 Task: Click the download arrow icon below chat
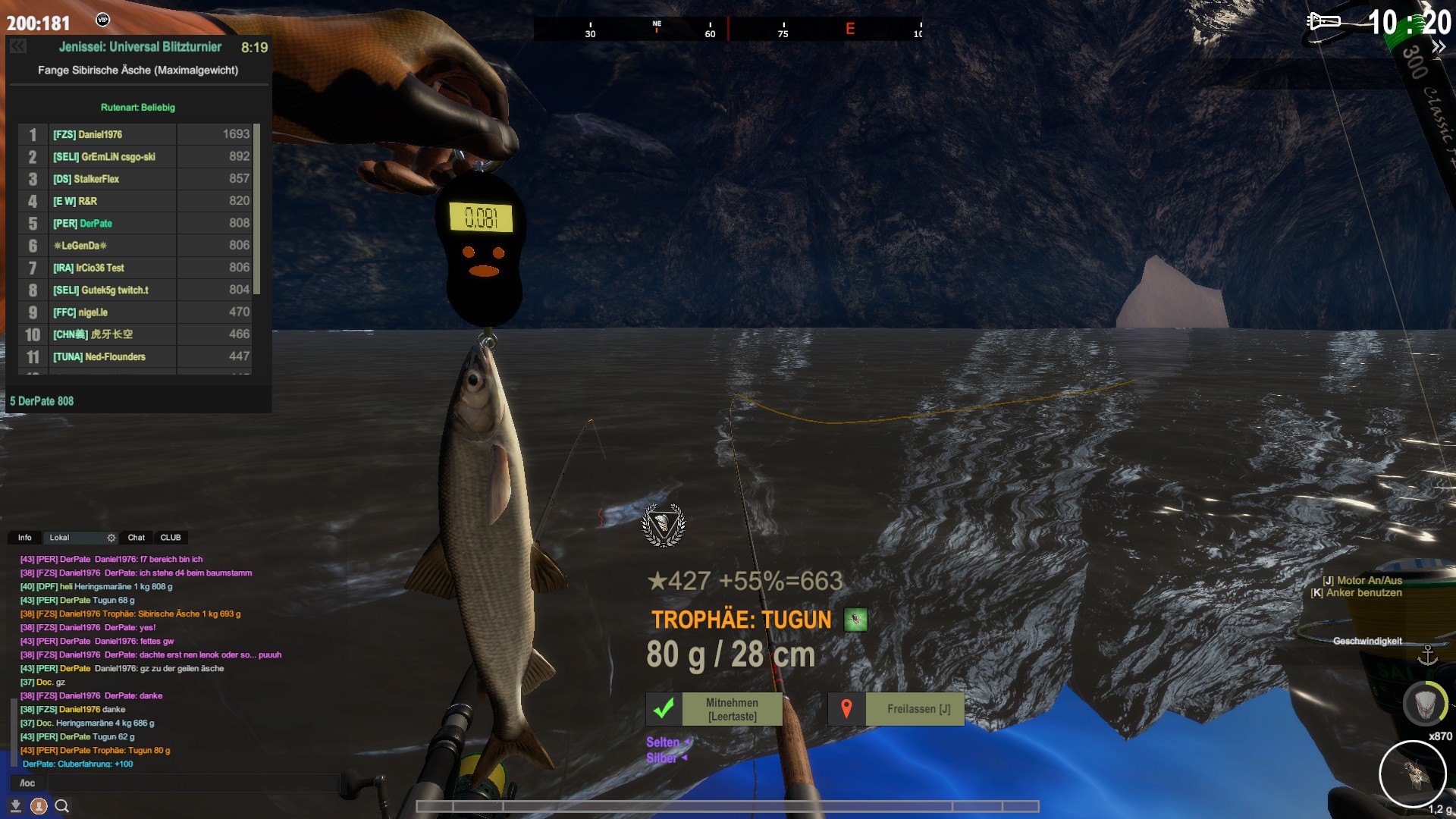click(15, 806)
